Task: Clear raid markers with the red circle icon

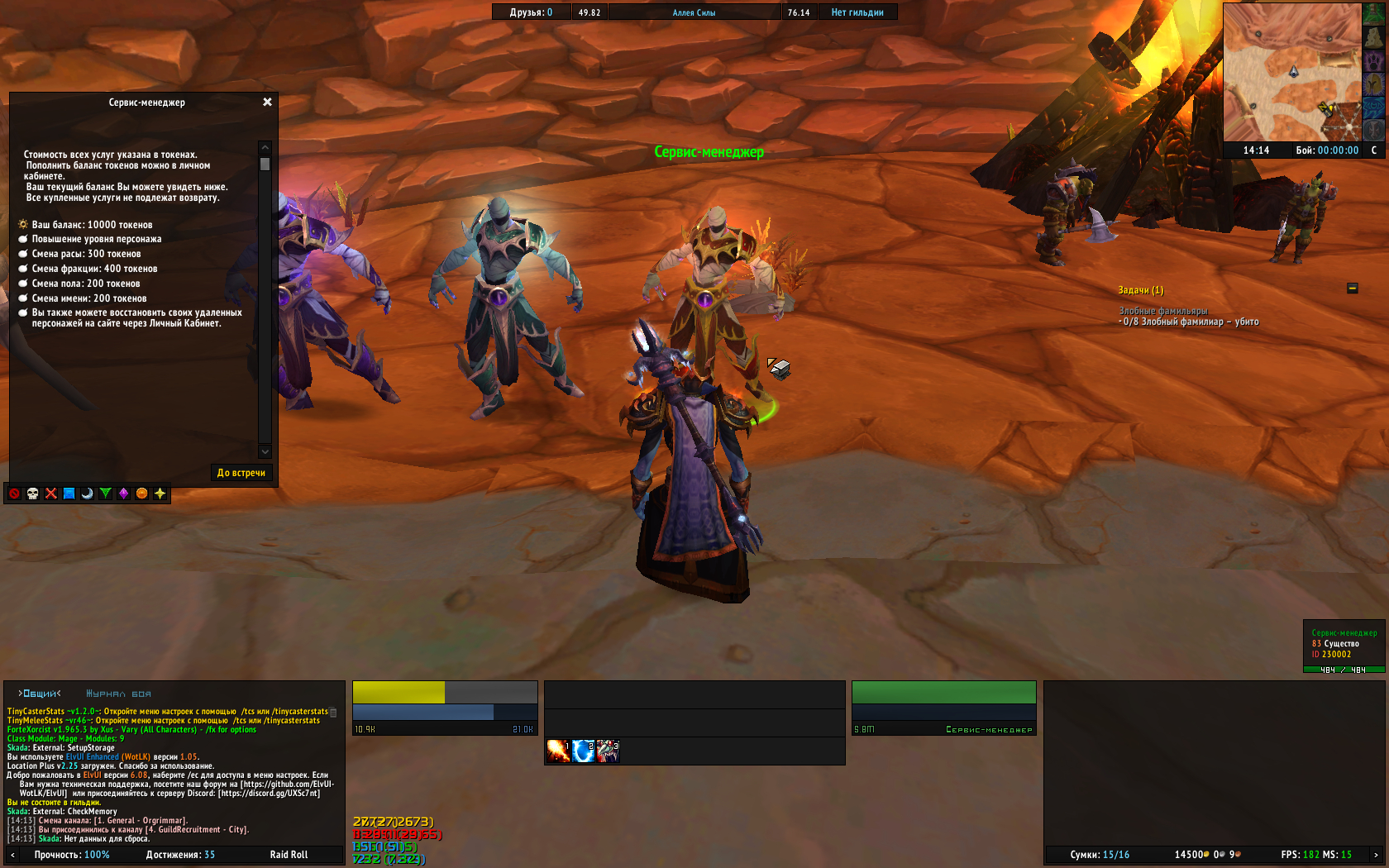Action: point(15,494)
